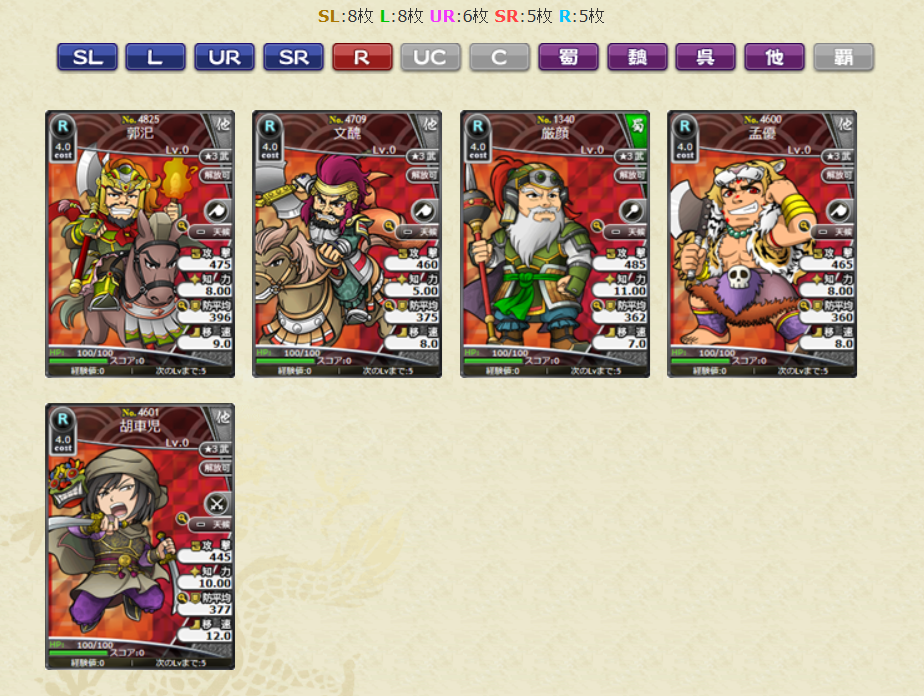Image resolution: width=924 pixels, height=696 pixels.
Task: Switch to the 呉 faction filter
Action: coord(705,58)
